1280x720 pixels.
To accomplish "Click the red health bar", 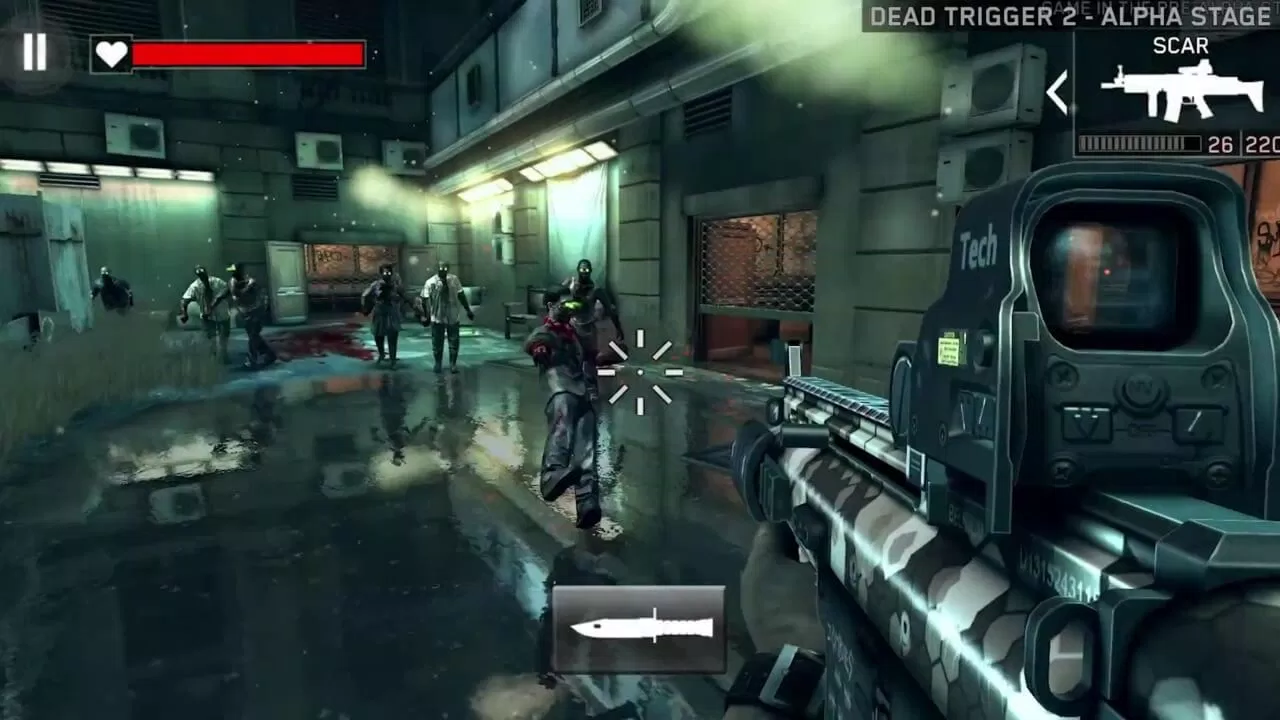I will click(x=250, y=51).
